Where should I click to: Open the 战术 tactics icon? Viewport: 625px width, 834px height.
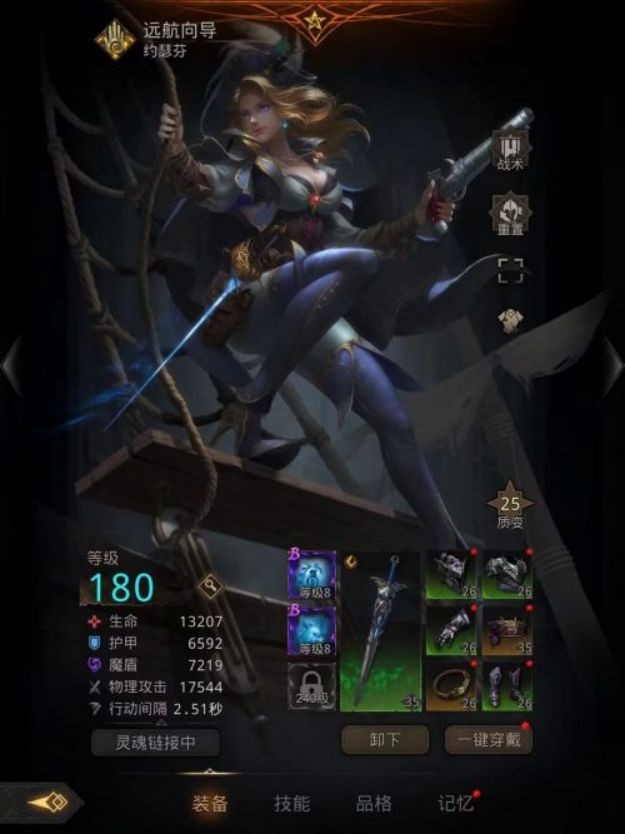(x=509, y=150)
